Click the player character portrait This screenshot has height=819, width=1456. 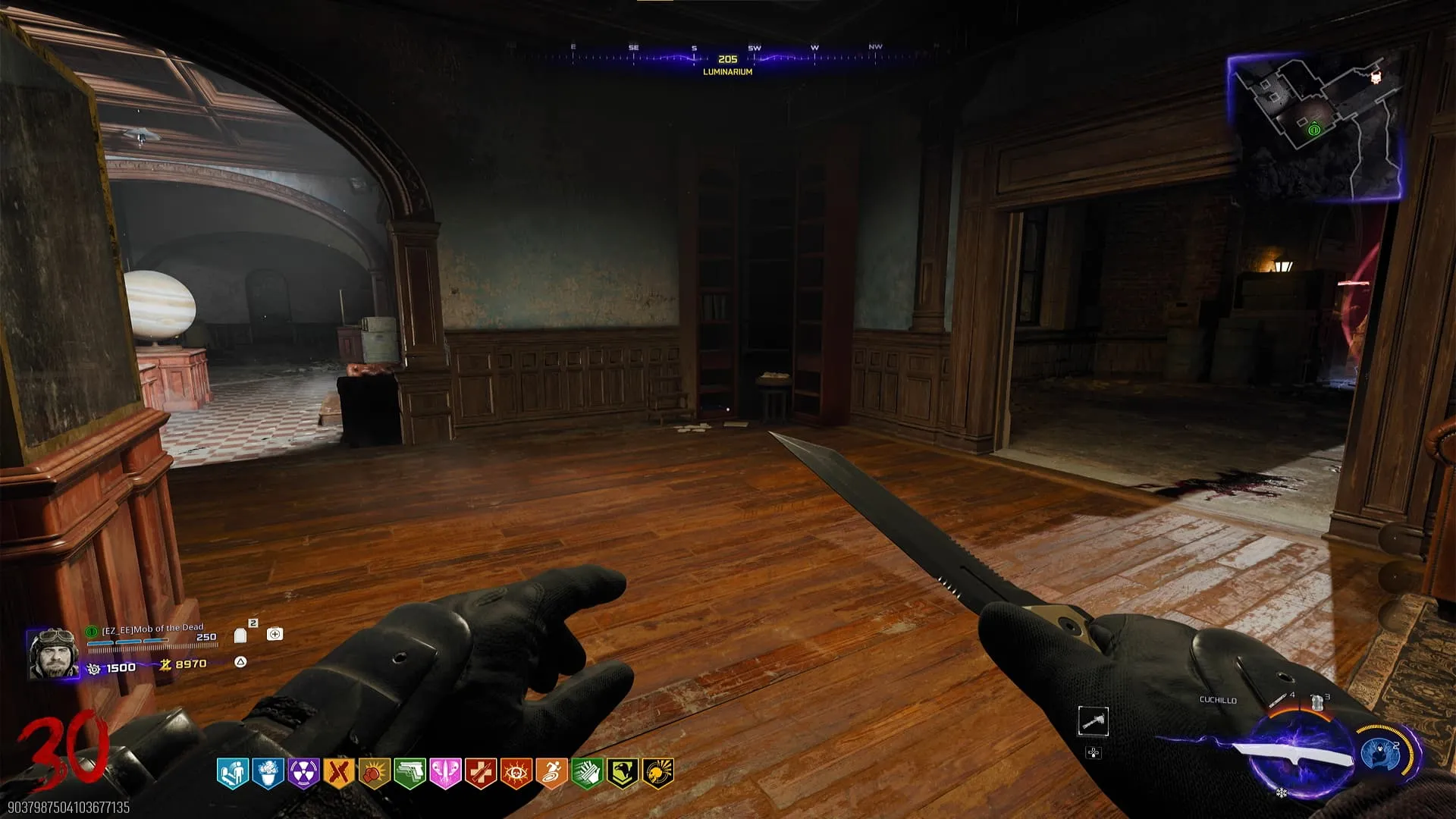pyautogui.click(x=52, y=653)
